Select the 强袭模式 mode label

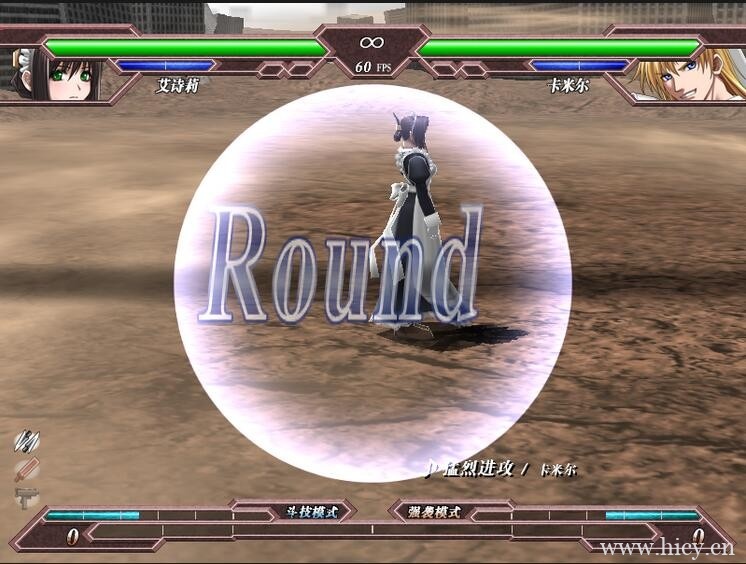point(435,512)
